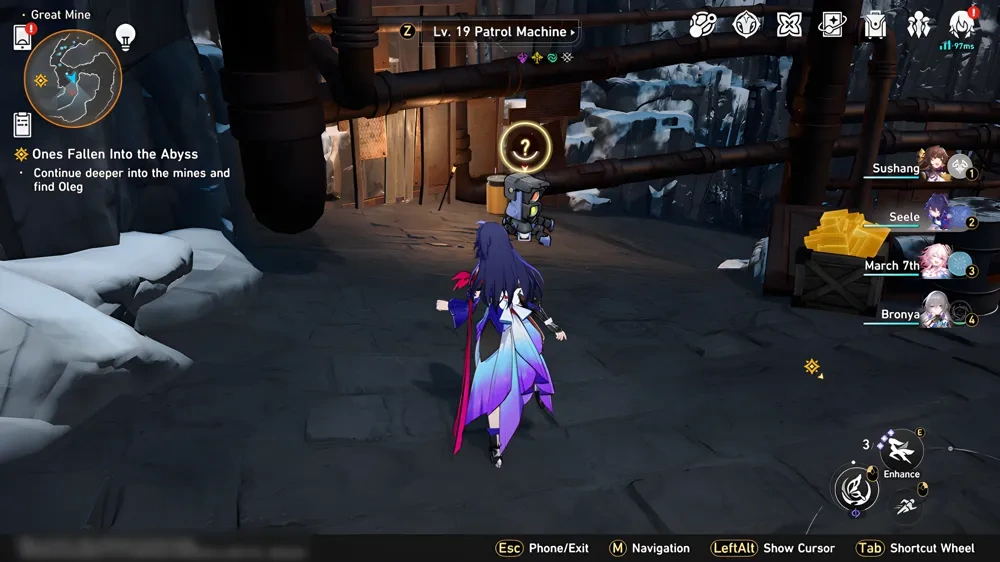Image resolution: width=1000 pixels, height=562 pixels.
Task: Open the team characters icon
Action: [x=918, y=25]
